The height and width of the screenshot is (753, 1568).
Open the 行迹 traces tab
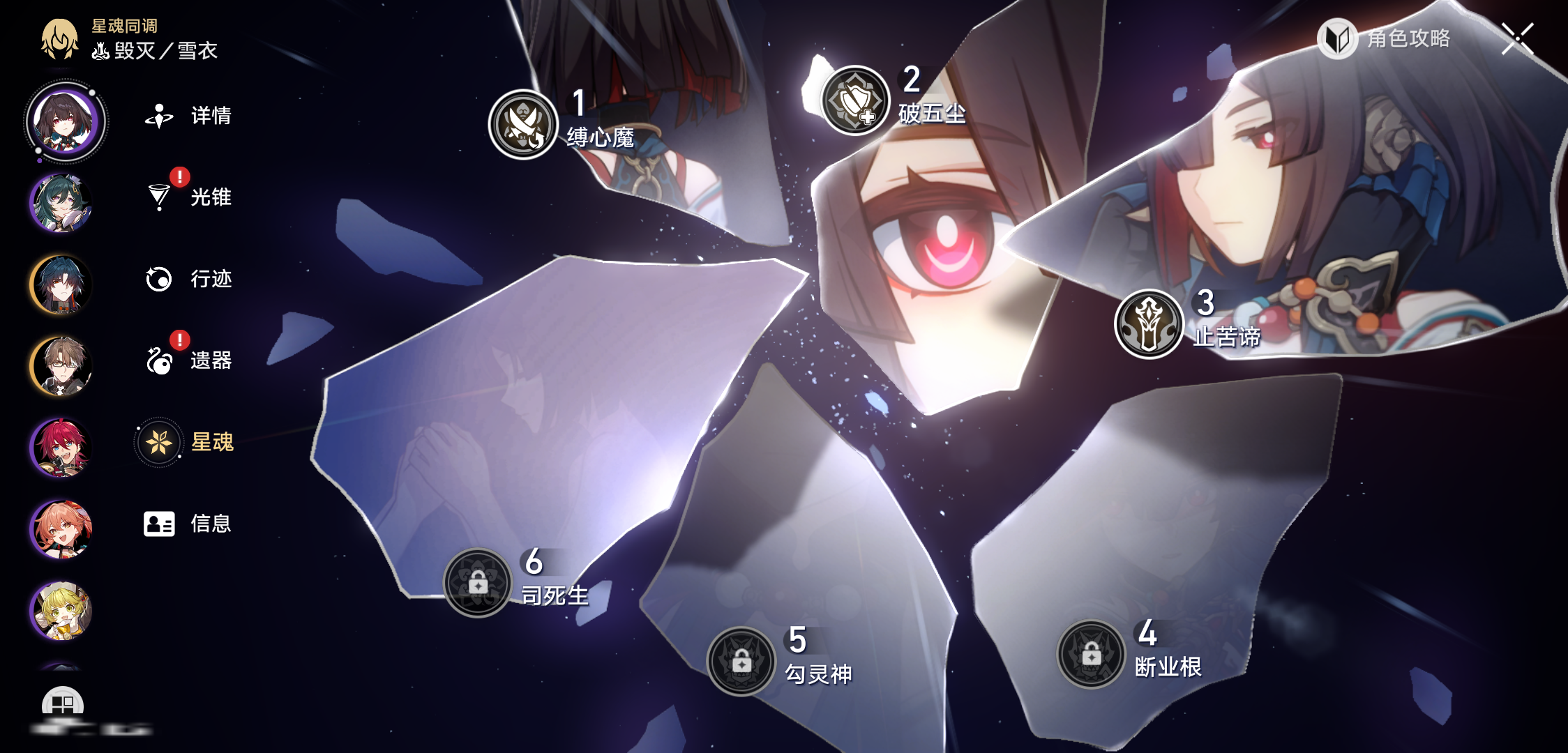coord(188,279)
